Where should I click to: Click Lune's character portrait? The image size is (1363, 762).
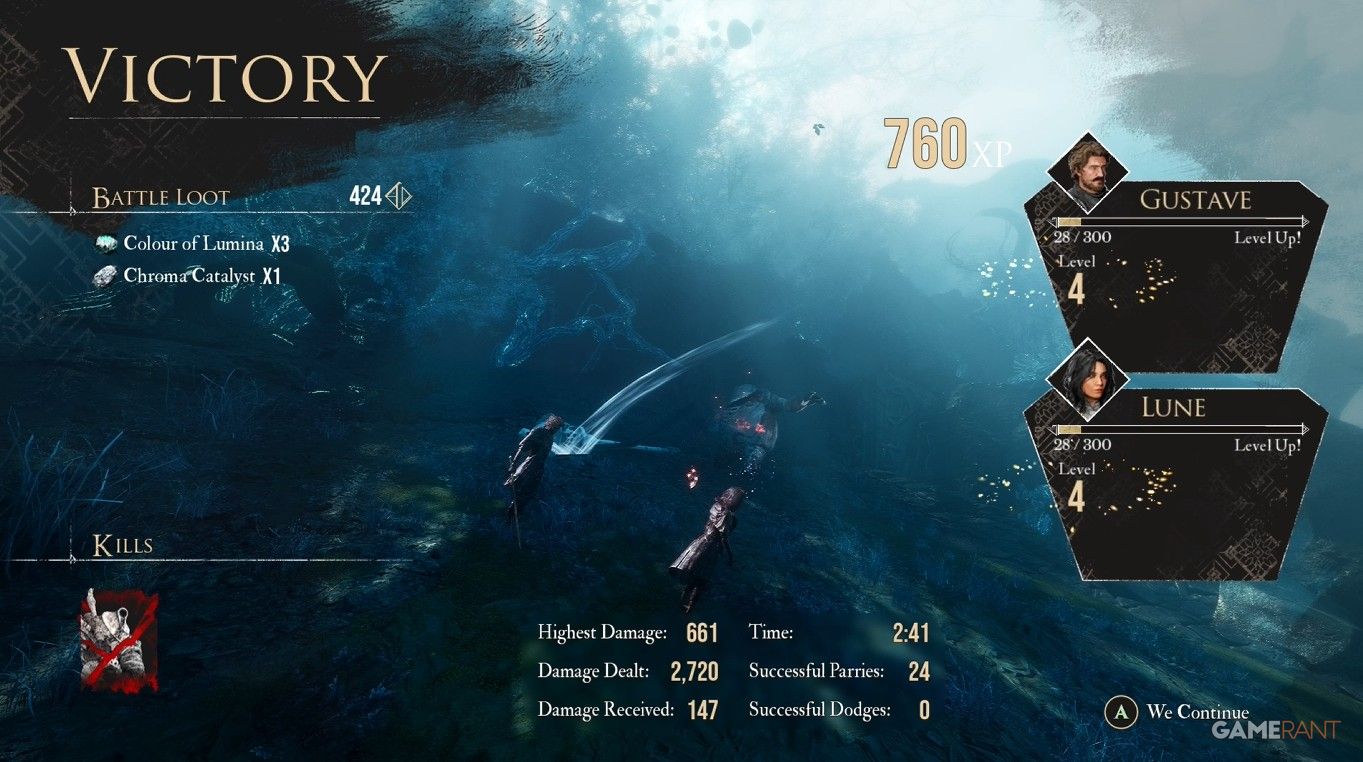click(x=1087, y=379)
